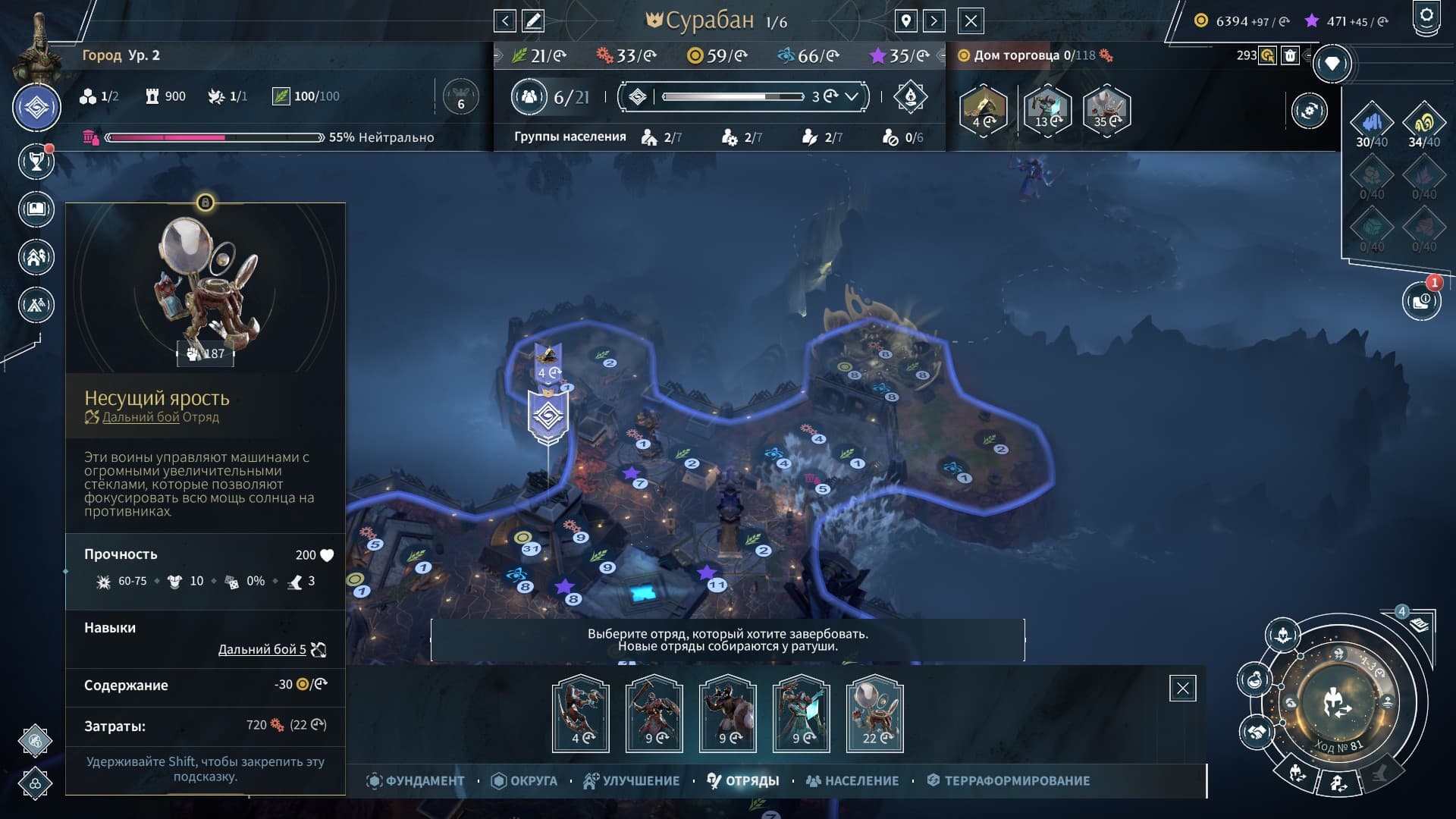1456x819 pixels.
Task: Rename the city with the pencil icon
Action: pos(533,20)
